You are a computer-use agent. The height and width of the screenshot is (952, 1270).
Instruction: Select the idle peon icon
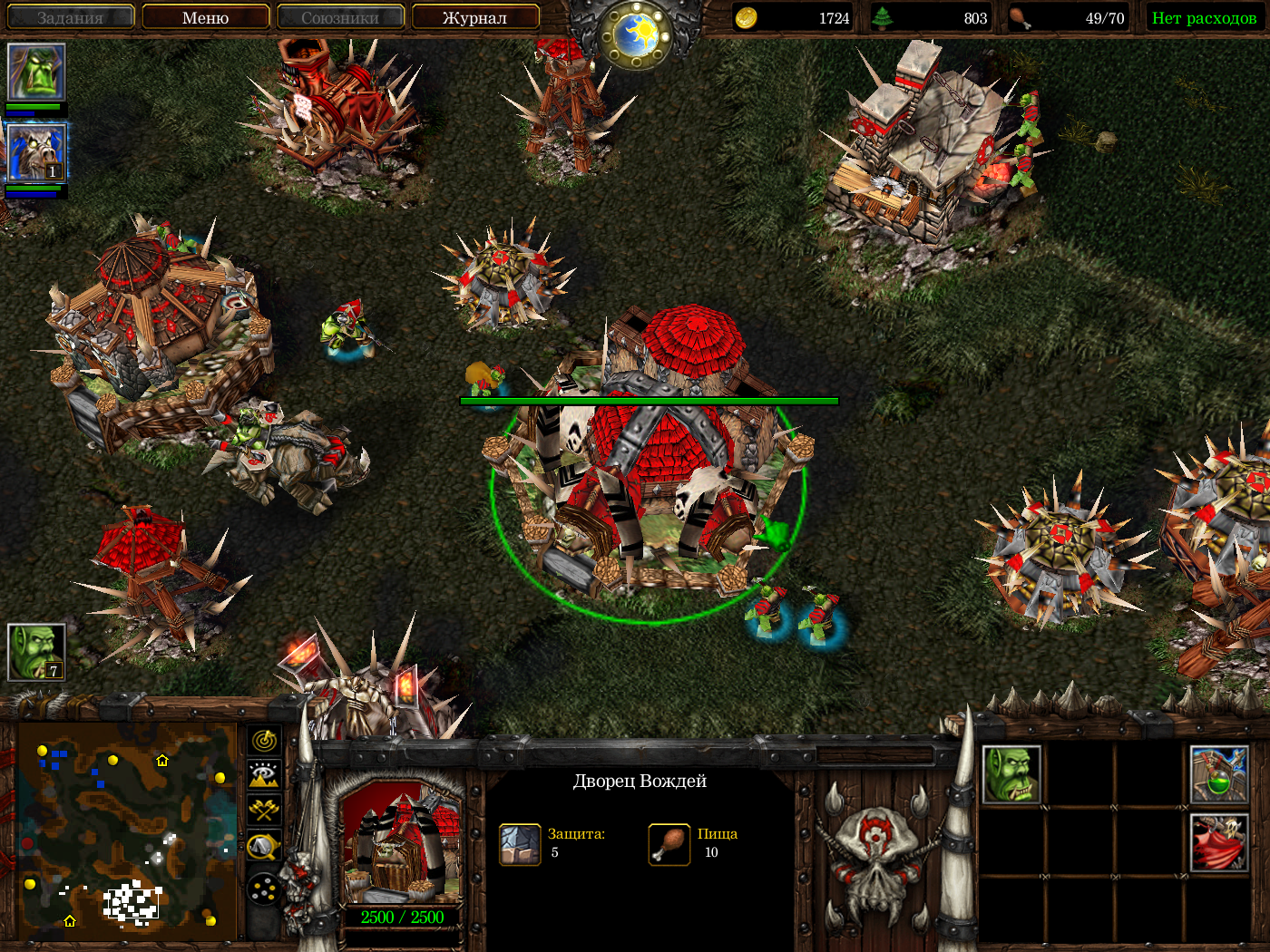tap(36, 651)
